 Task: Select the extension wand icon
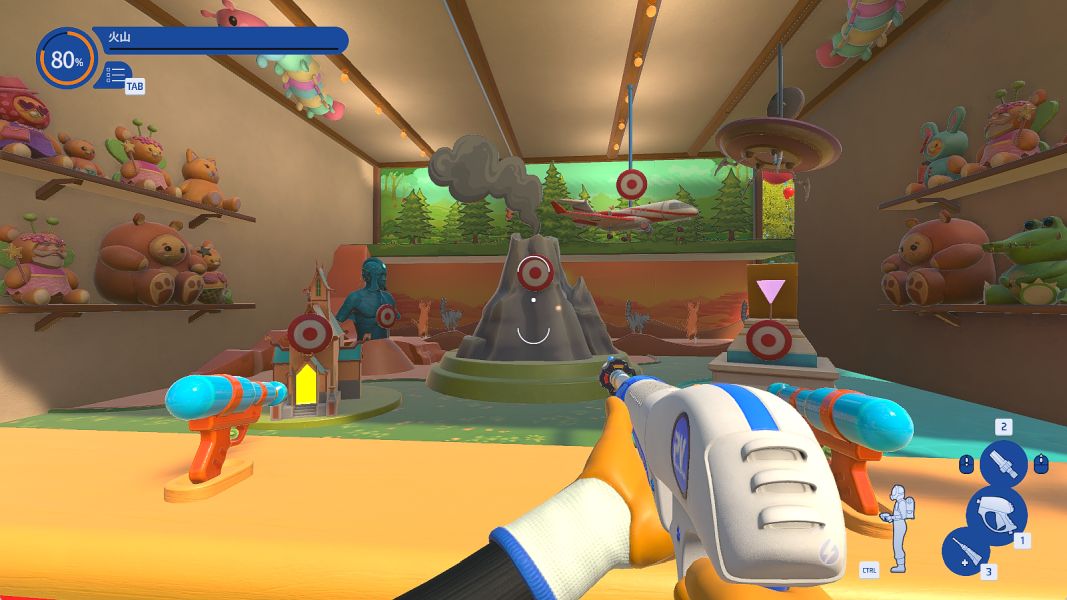[x=965, y=551]
